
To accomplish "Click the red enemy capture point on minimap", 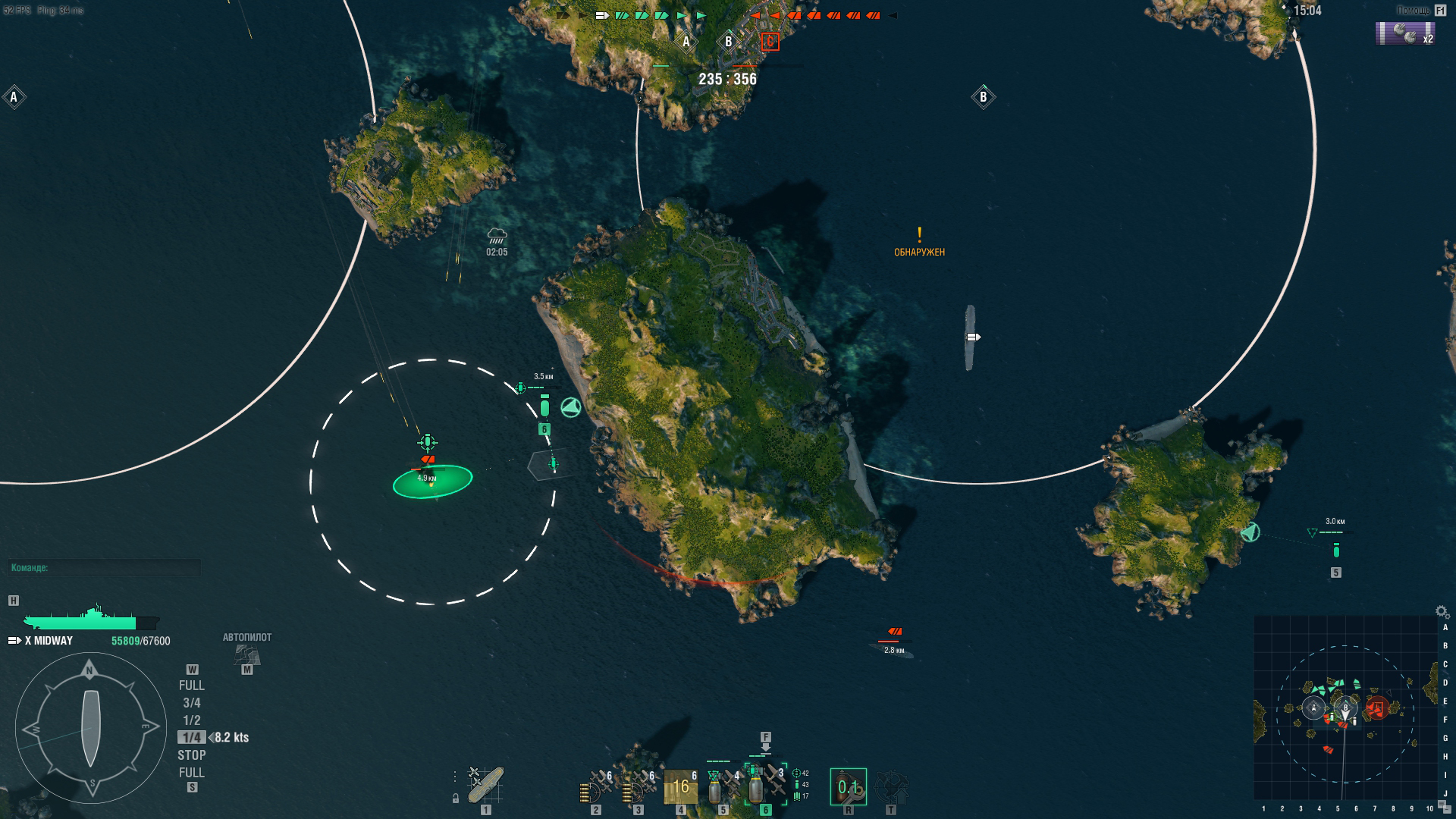I will (1377, 709).
